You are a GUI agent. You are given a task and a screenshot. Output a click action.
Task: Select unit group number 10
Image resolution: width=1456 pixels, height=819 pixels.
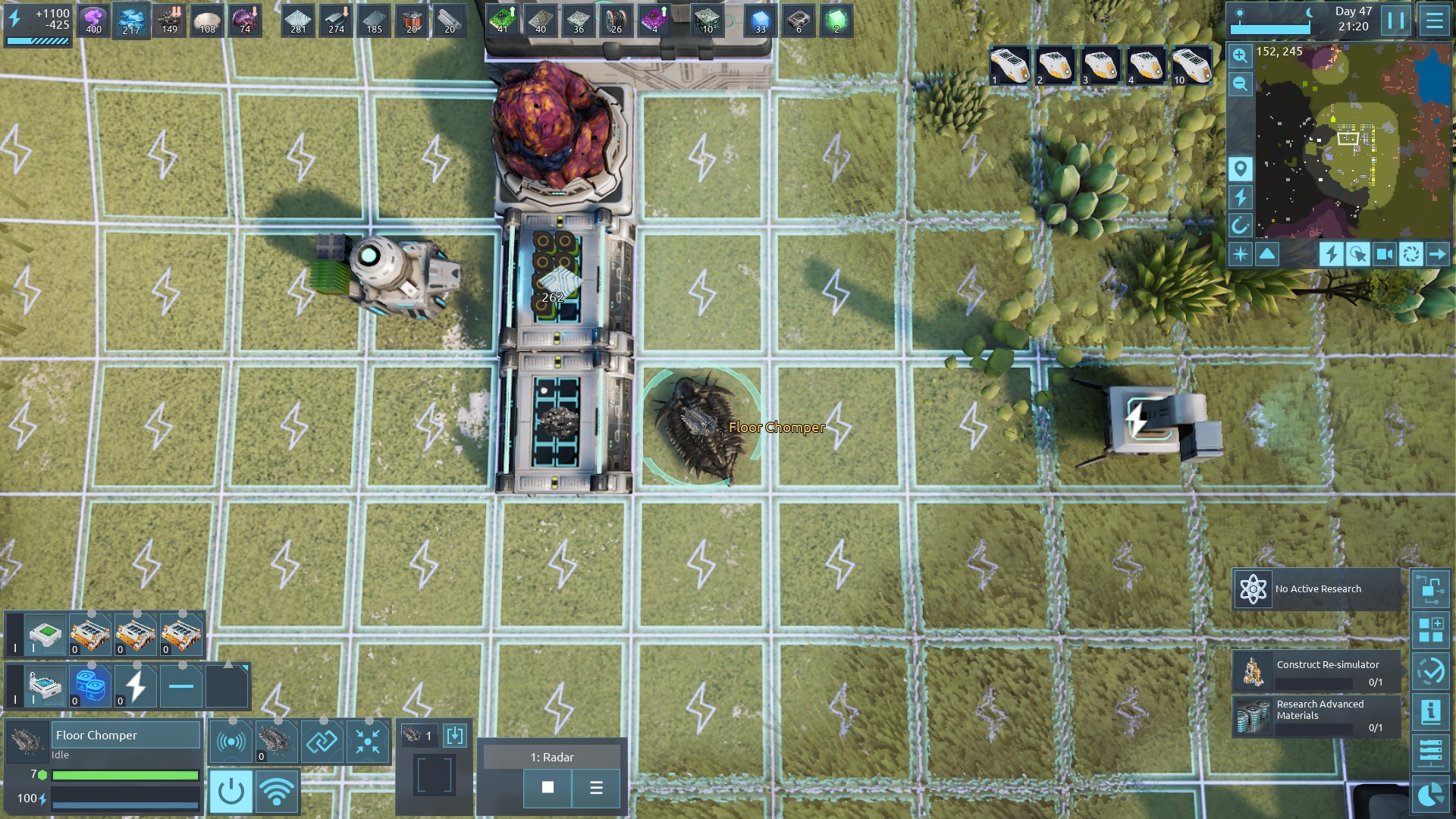coord(1191,66)
